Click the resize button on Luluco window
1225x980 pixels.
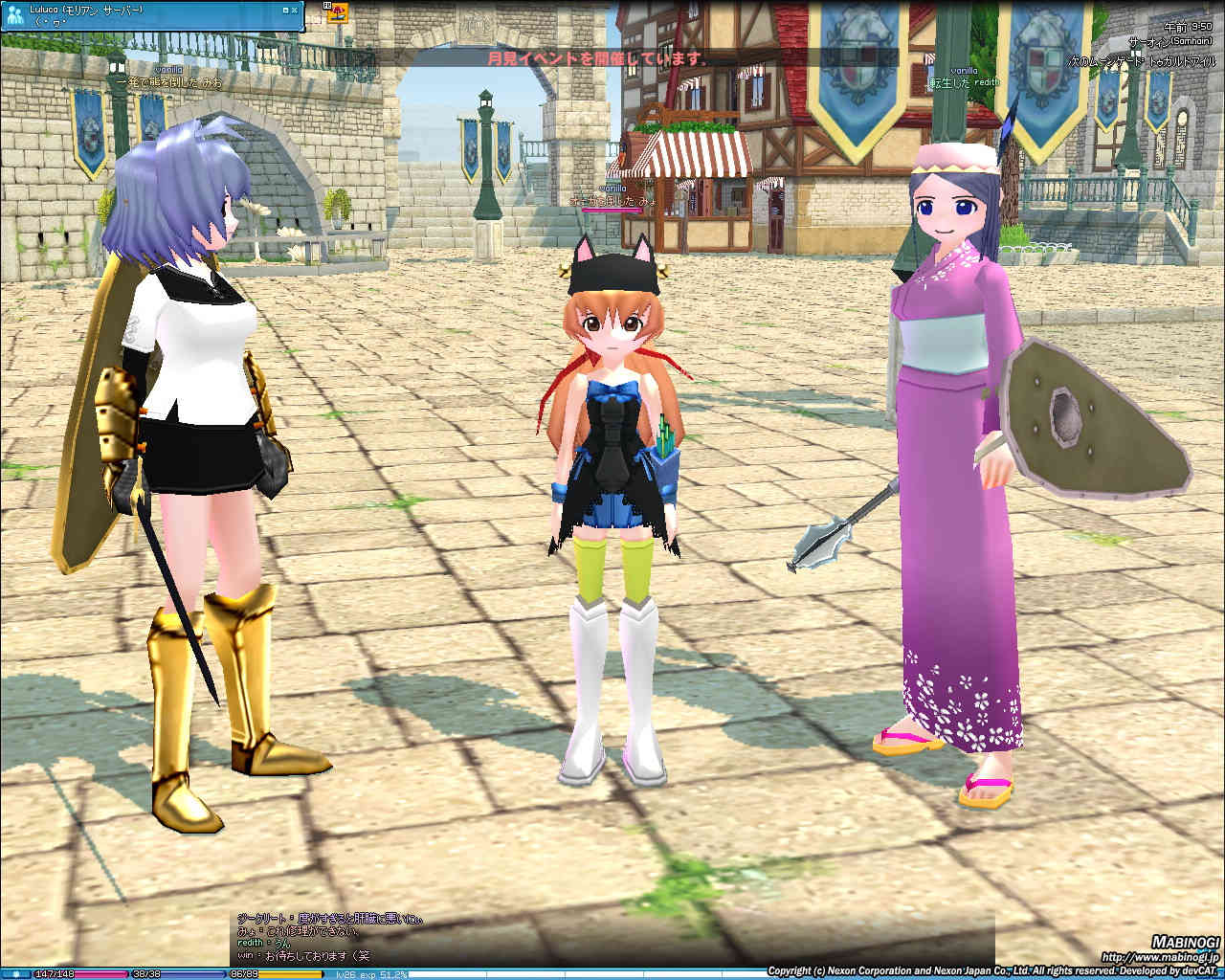pyautogui.click(x=285, y=9)
